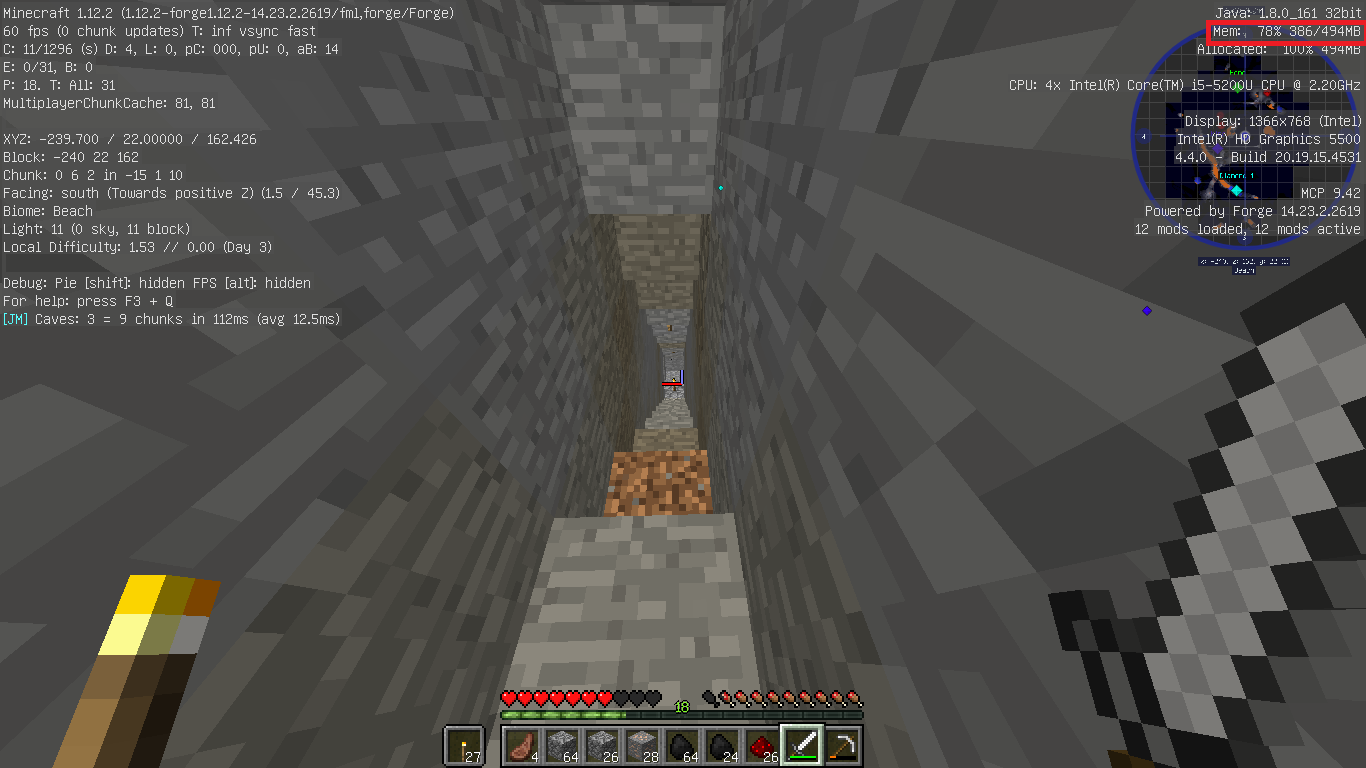The image size is (1366, 768).
Task: Select the full stack of 64 cobblestone
Action: pos(562,745)
